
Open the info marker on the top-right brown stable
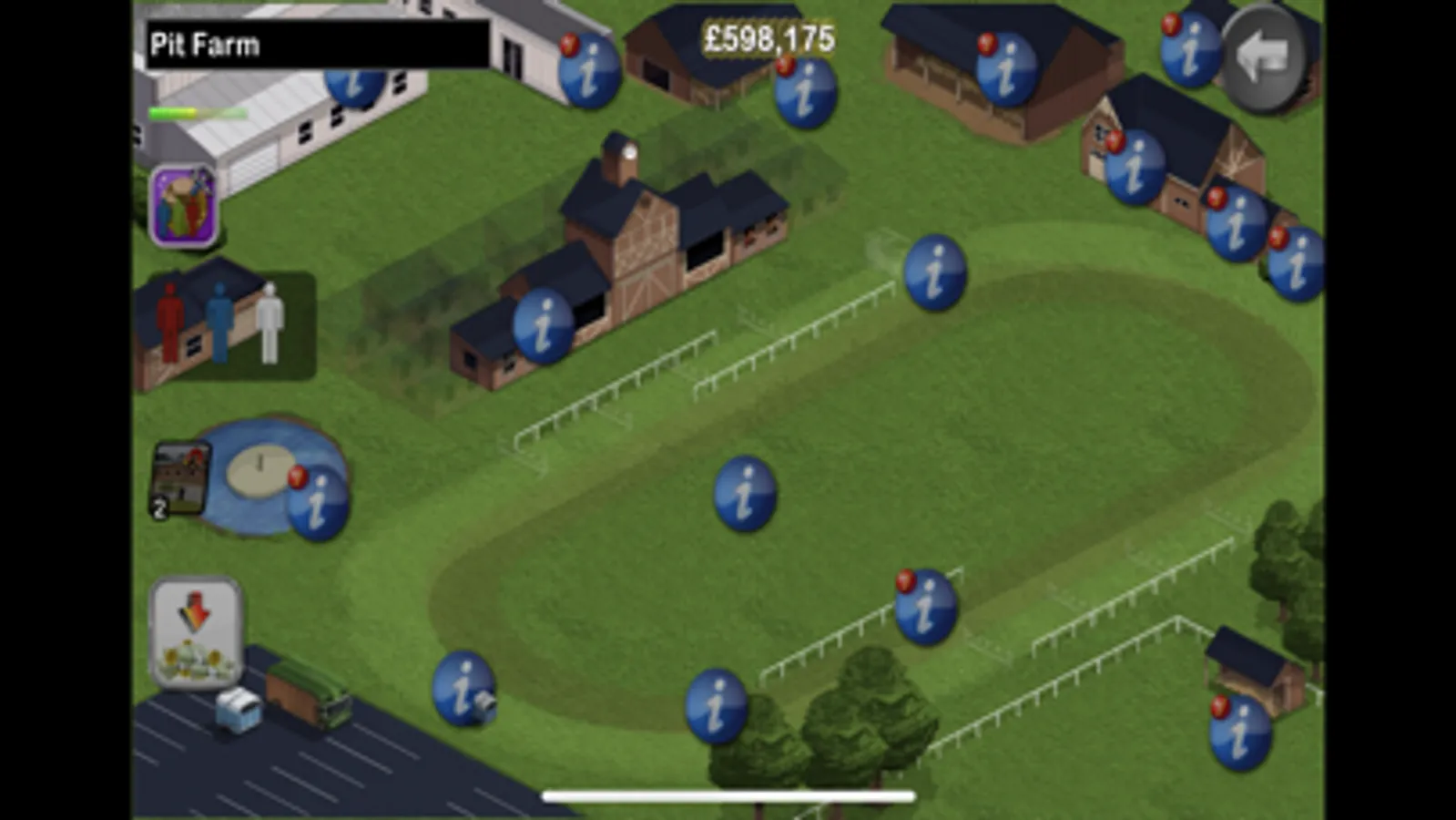click(x=1006, y=68)
